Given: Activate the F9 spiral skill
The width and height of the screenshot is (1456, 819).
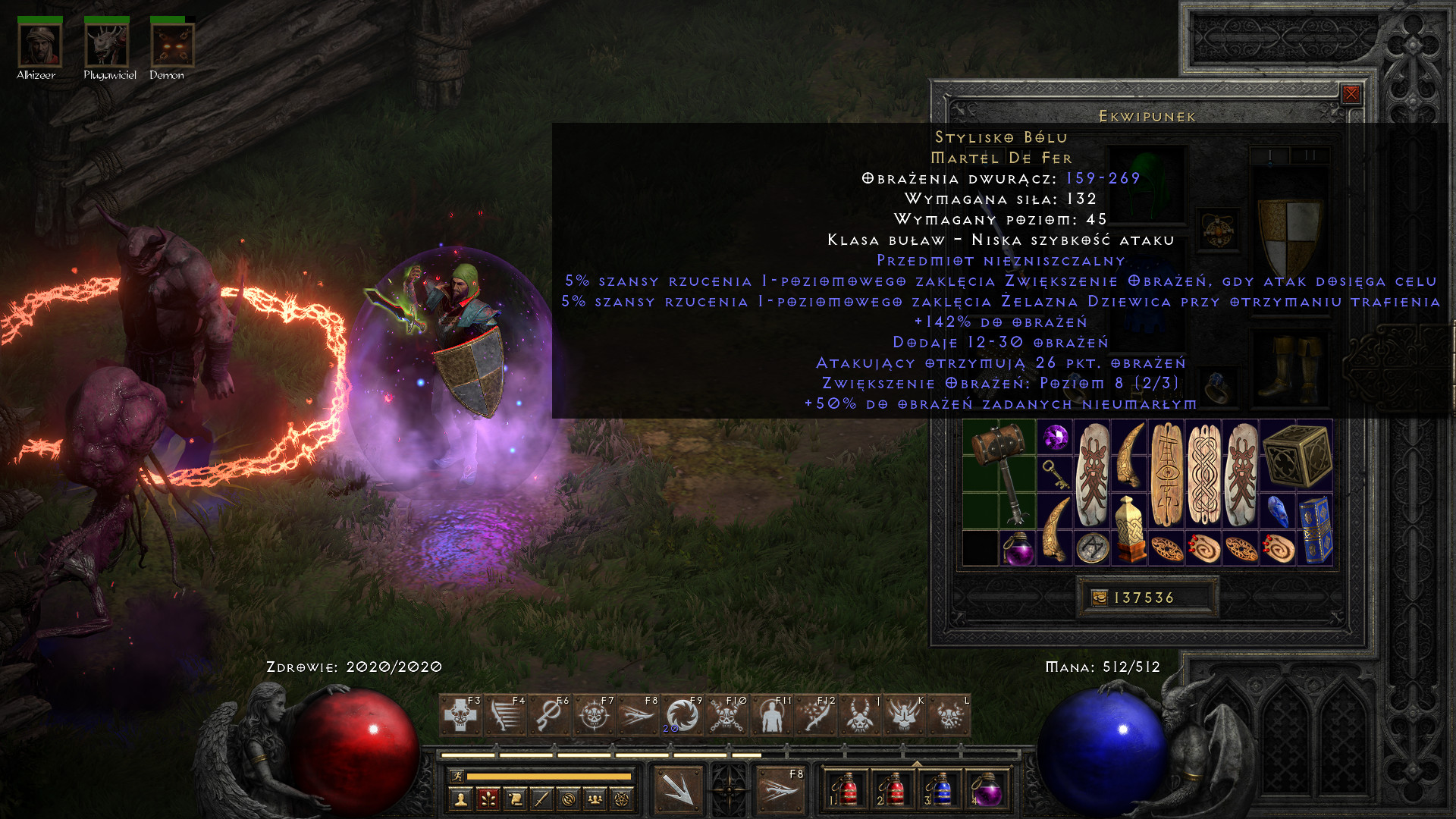Looking at the screenshot, I should tap(682, 715).
